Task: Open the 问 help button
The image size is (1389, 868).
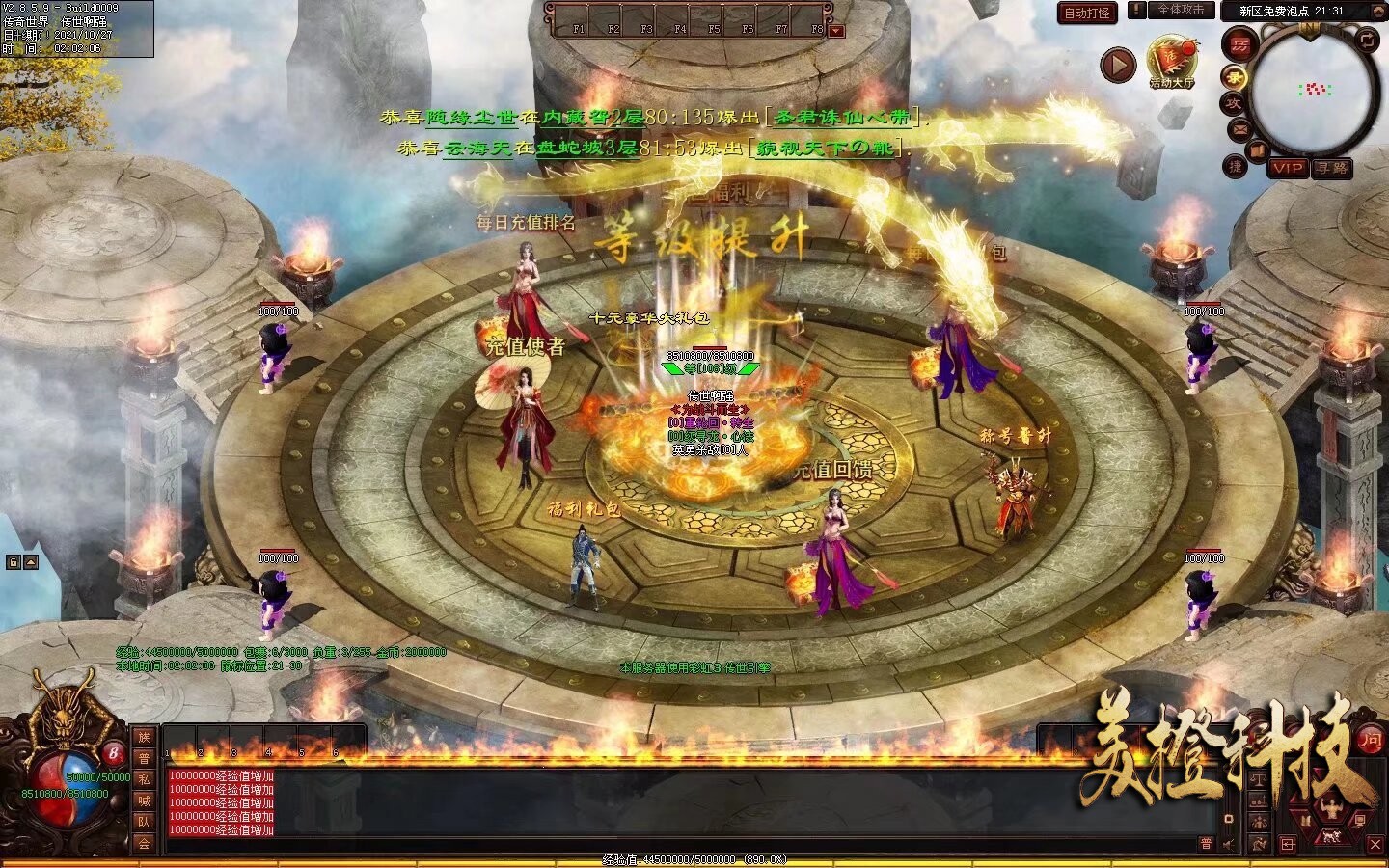Action: click(1371, 740)
